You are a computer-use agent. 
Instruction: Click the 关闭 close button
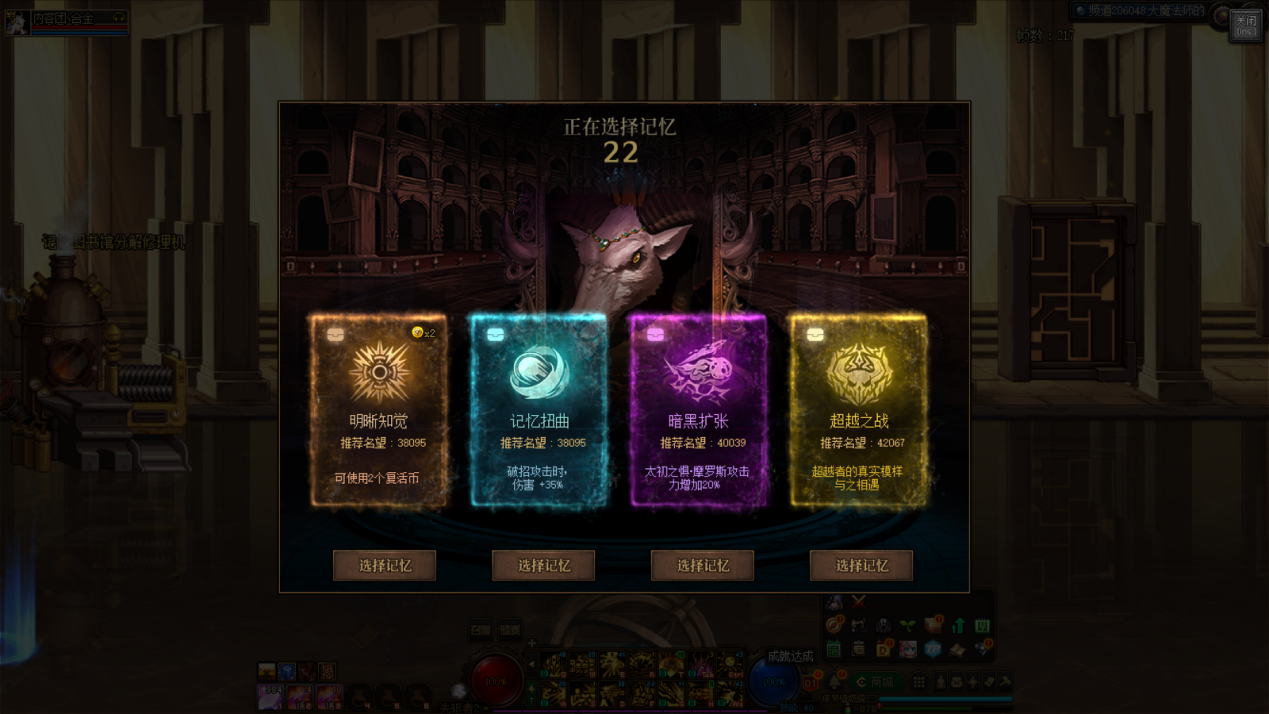(x=1245, y=25)
